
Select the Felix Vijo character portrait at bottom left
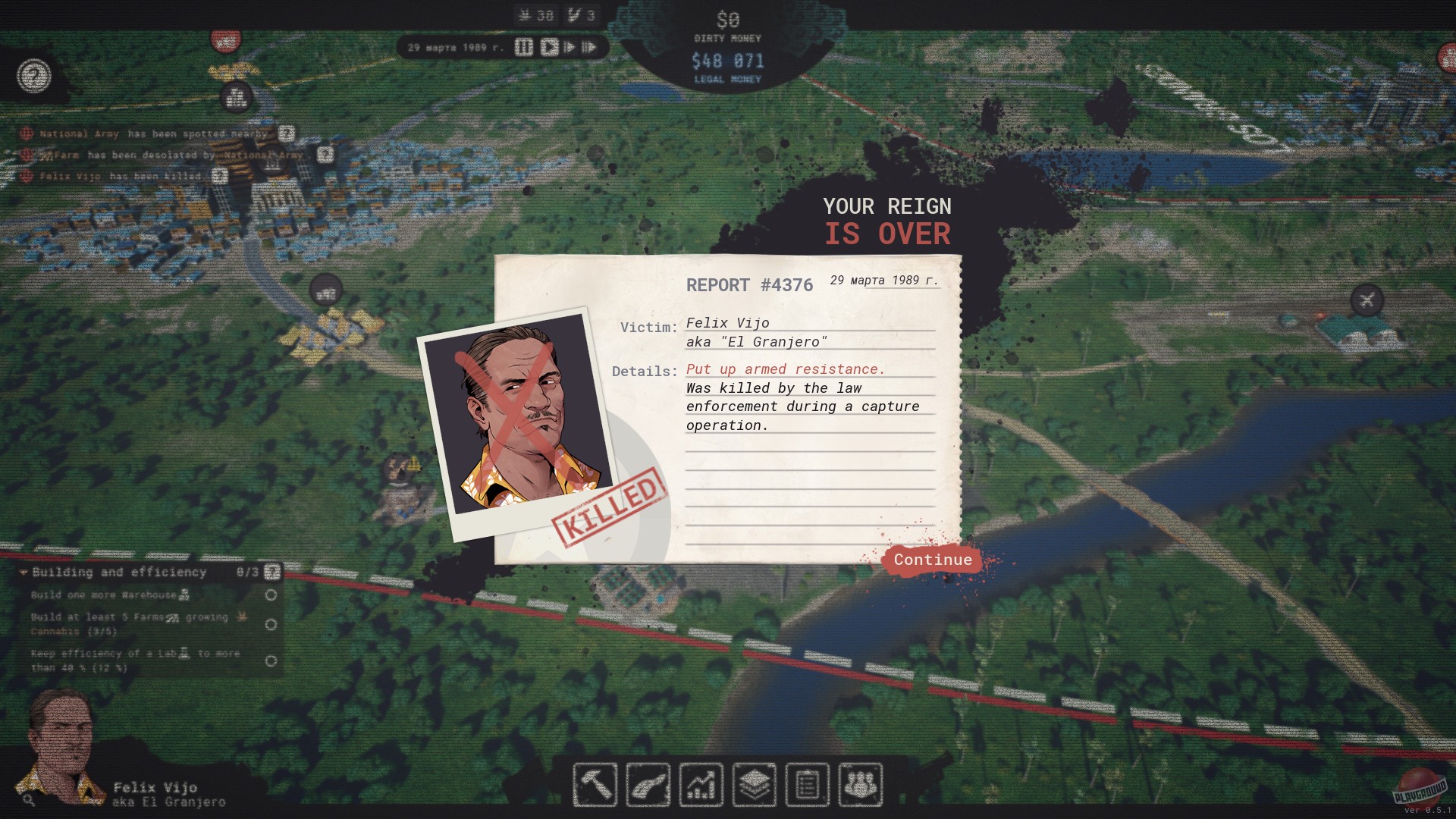[x=61, y=739]
